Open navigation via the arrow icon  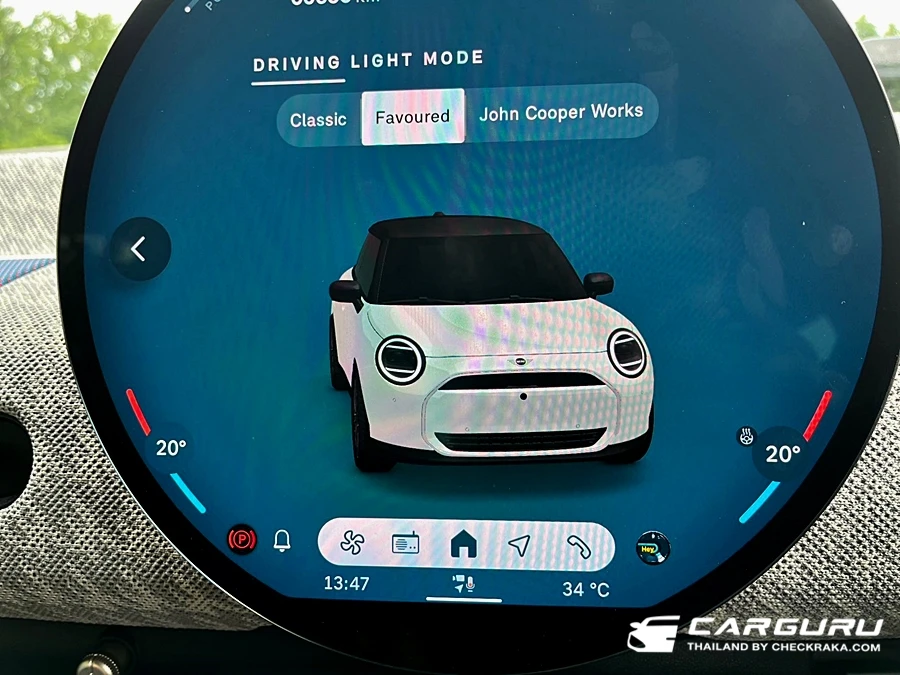click(518, 544)
